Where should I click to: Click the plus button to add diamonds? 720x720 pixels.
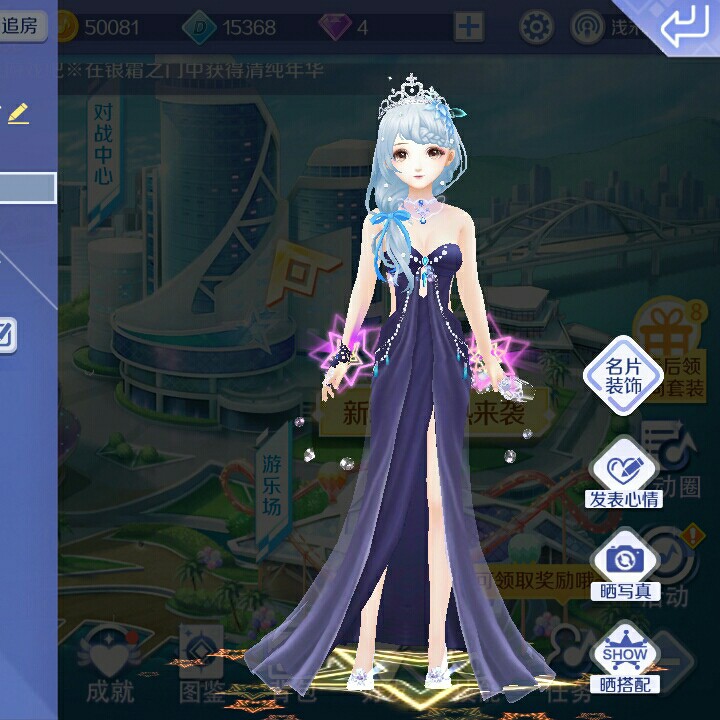tap(469, 27)
